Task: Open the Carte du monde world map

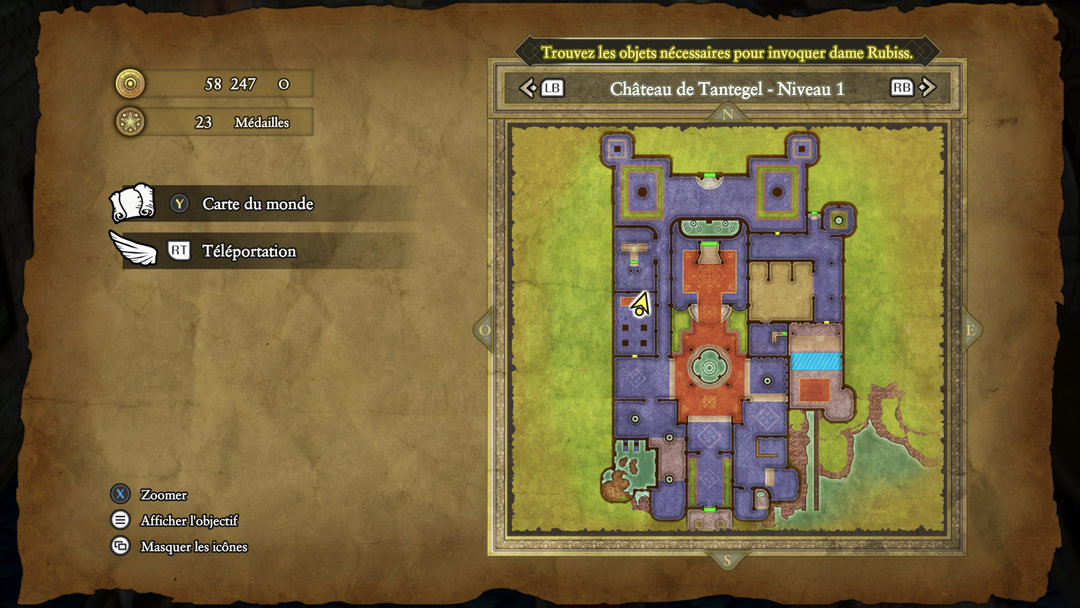Action: 257,204
